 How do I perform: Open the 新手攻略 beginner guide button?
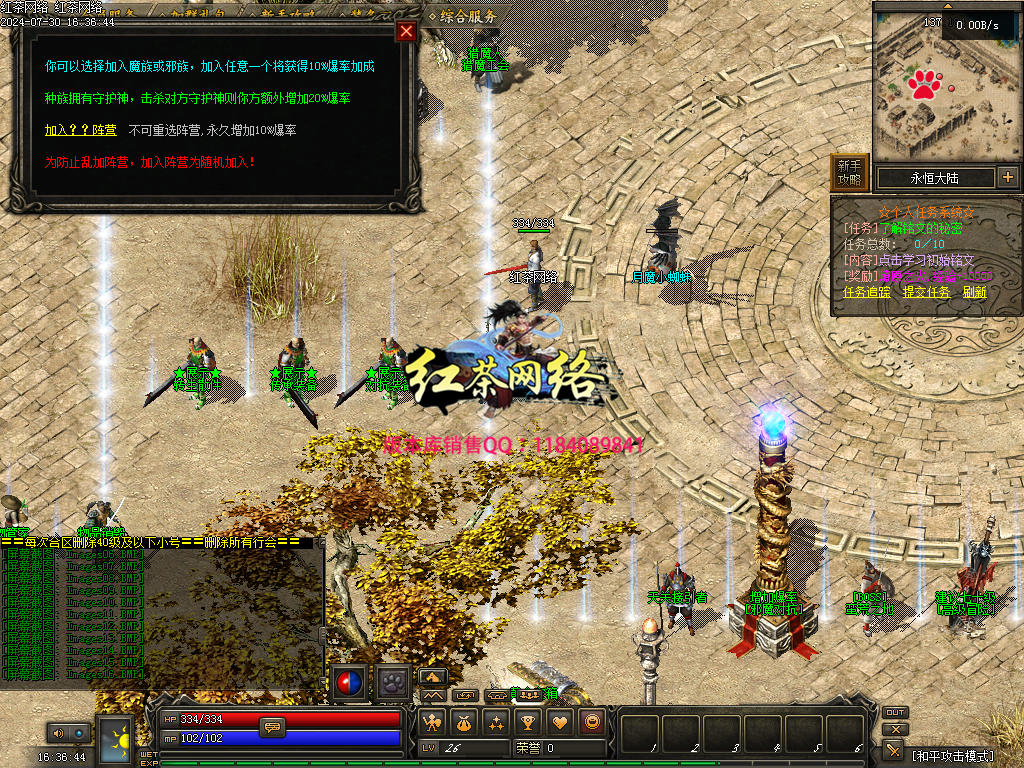click(x=849, y=173)
